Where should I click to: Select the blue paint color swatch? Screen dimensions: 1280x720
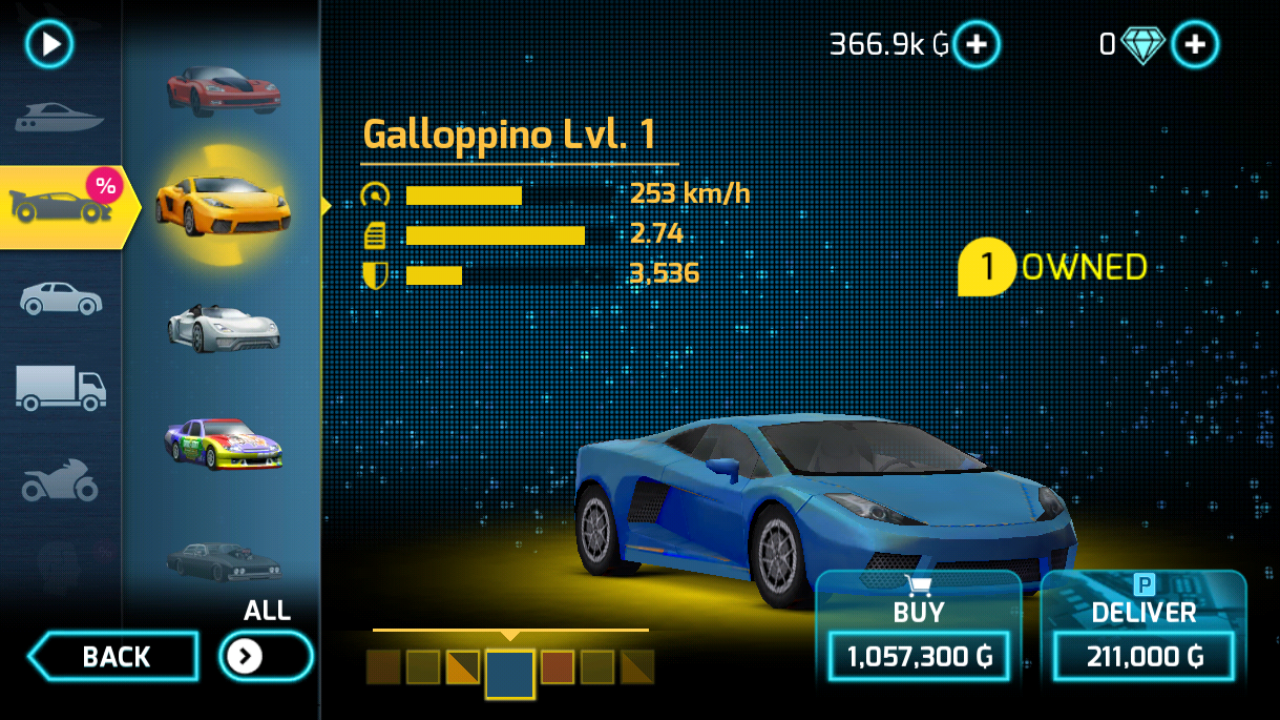(x=510, y=673)
